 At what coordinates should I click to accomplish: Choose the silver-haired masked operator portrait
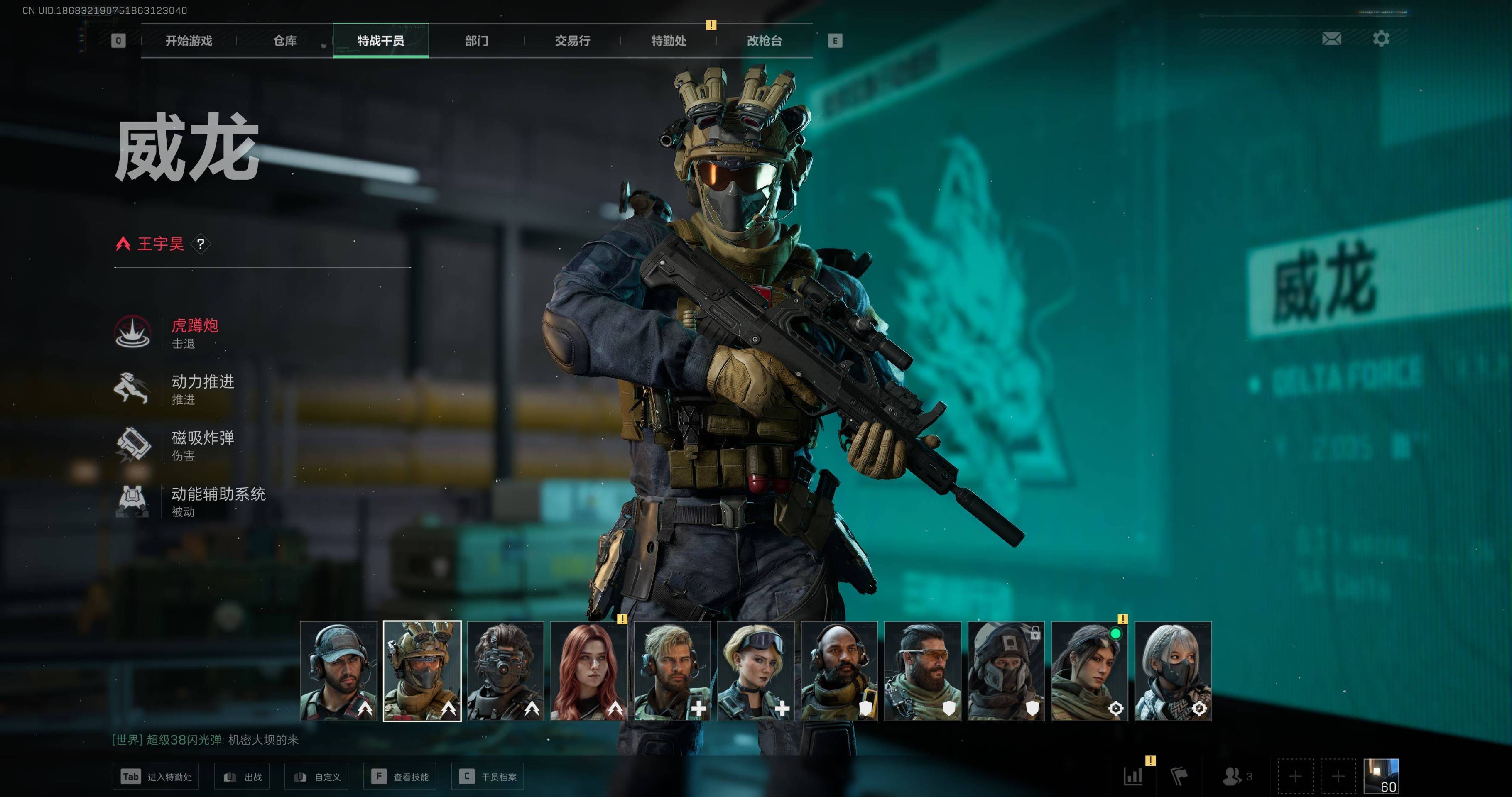point(1173,671)
